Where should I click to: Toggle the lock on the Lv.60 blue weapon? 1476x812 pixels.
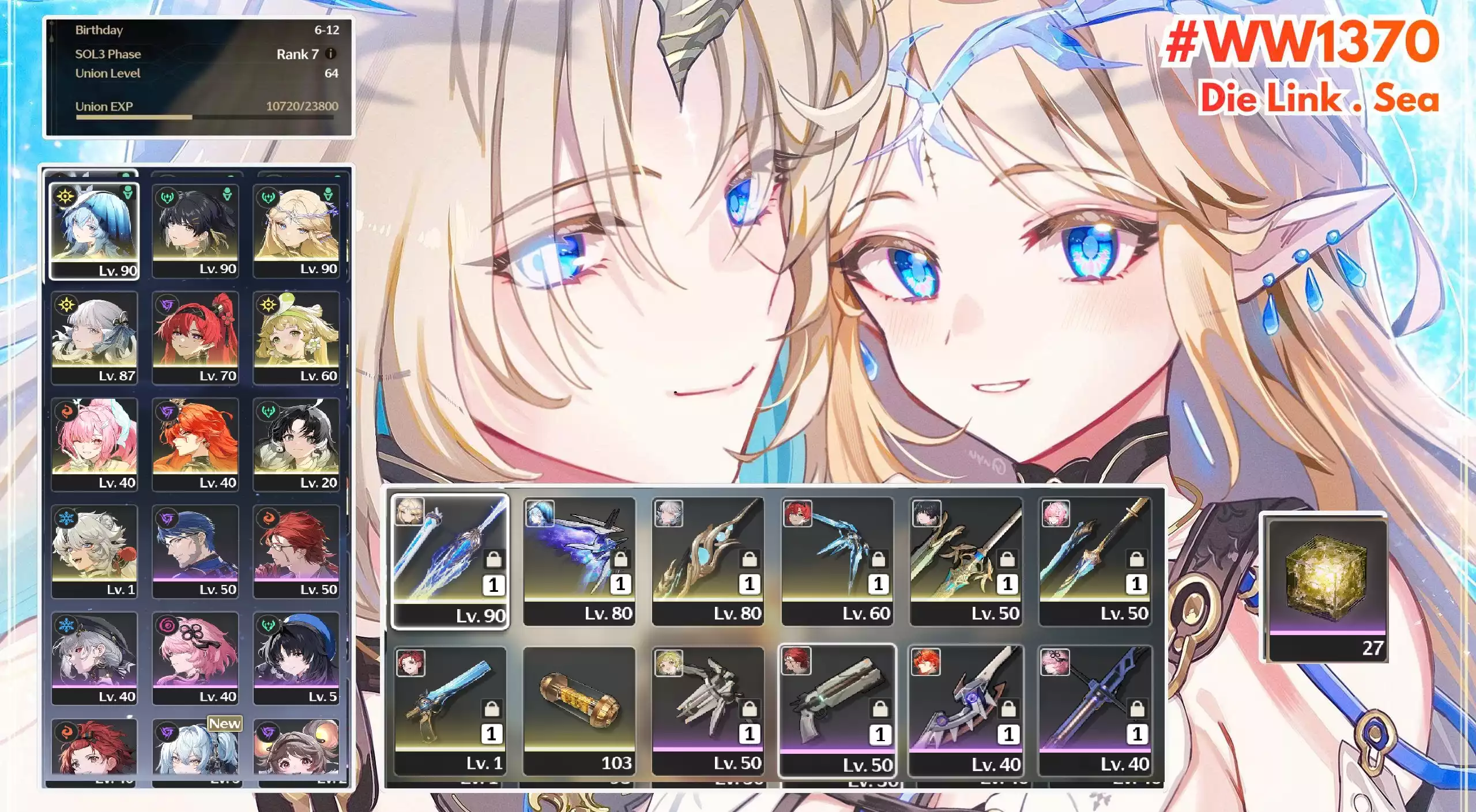pyautogui.click(x=879, y=559)
